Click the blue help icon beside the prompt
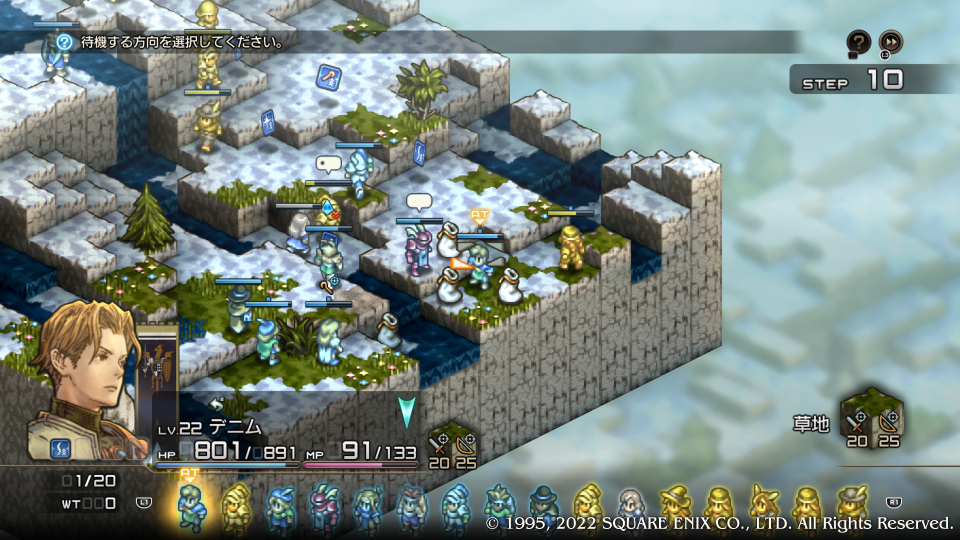 (x=65, y=42)
